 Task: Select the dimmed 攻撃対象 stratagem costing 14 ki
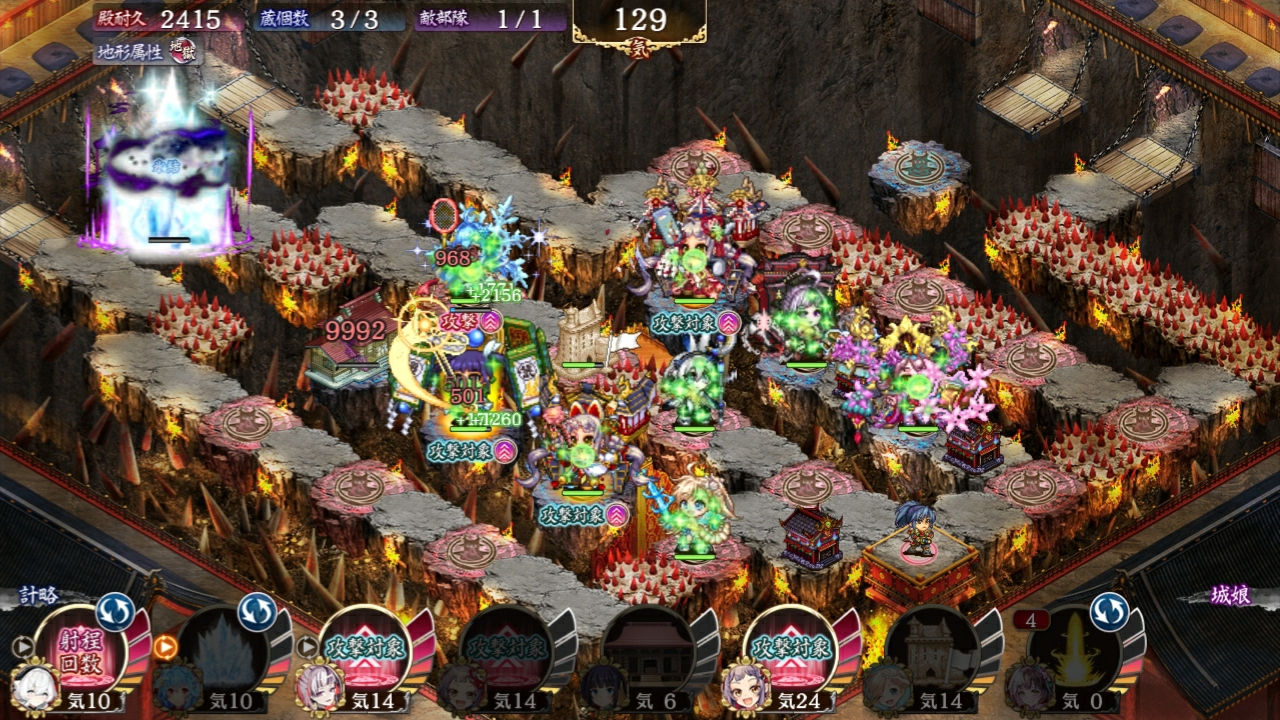click(507, 650)
